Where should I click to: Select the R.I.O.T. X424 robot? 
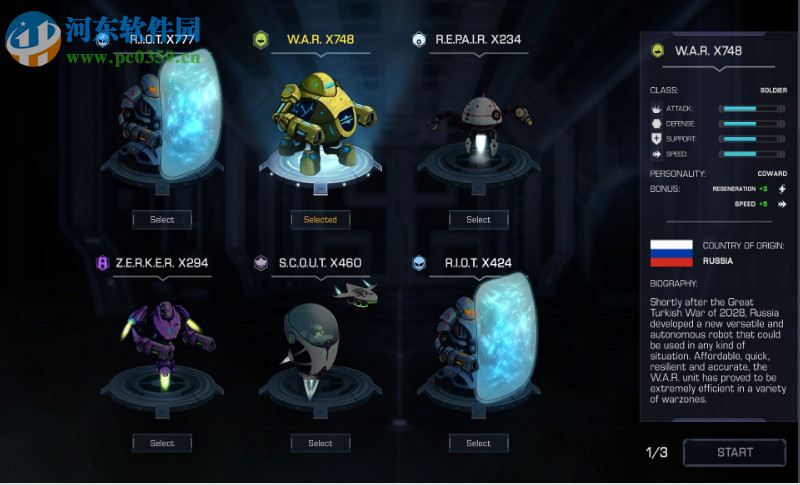pyautogui.click(x=478, y=443)
